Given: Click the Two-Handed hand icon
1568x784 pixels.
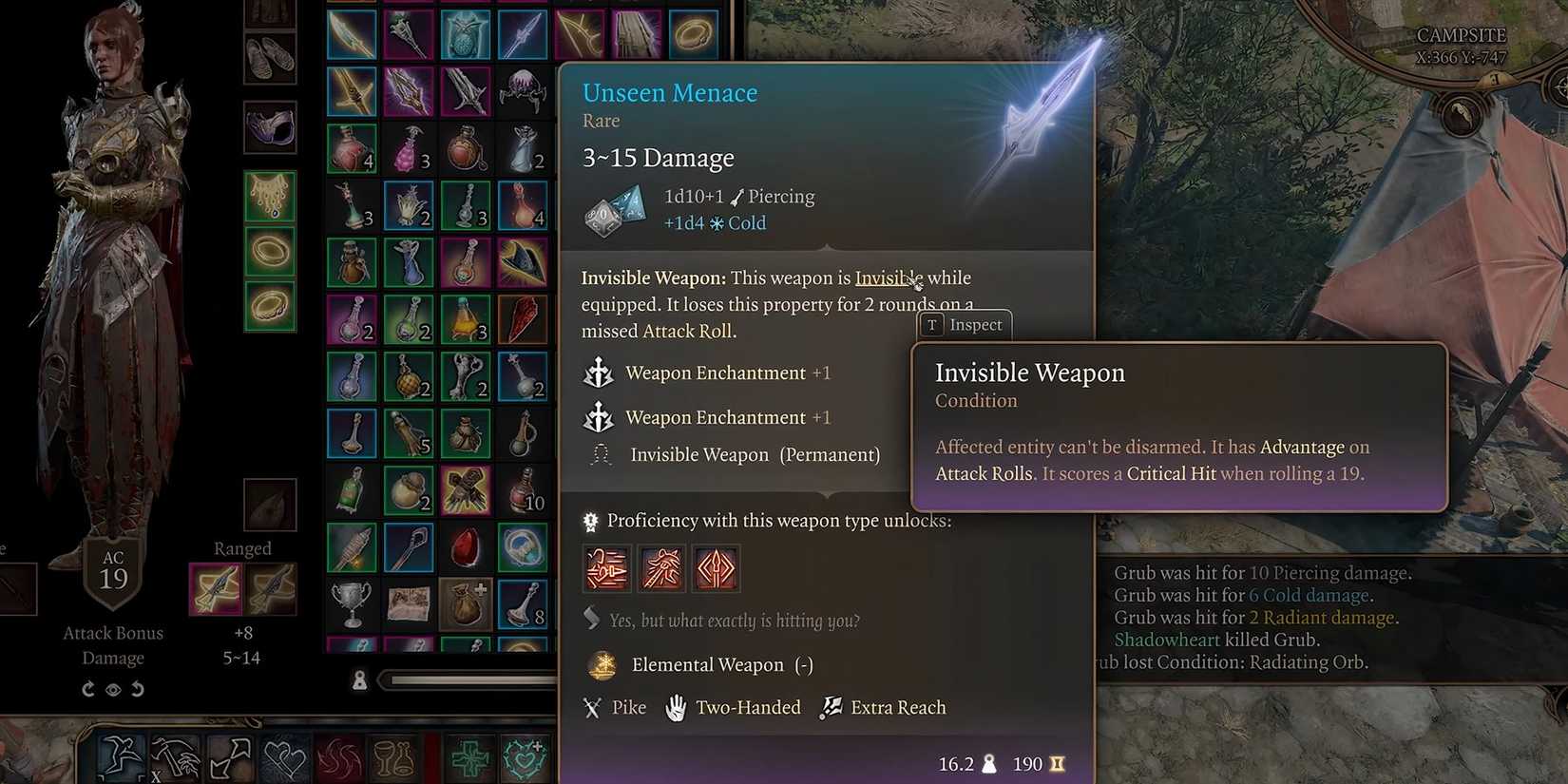Looking at the screenshot, I should (x=677, y=706).
